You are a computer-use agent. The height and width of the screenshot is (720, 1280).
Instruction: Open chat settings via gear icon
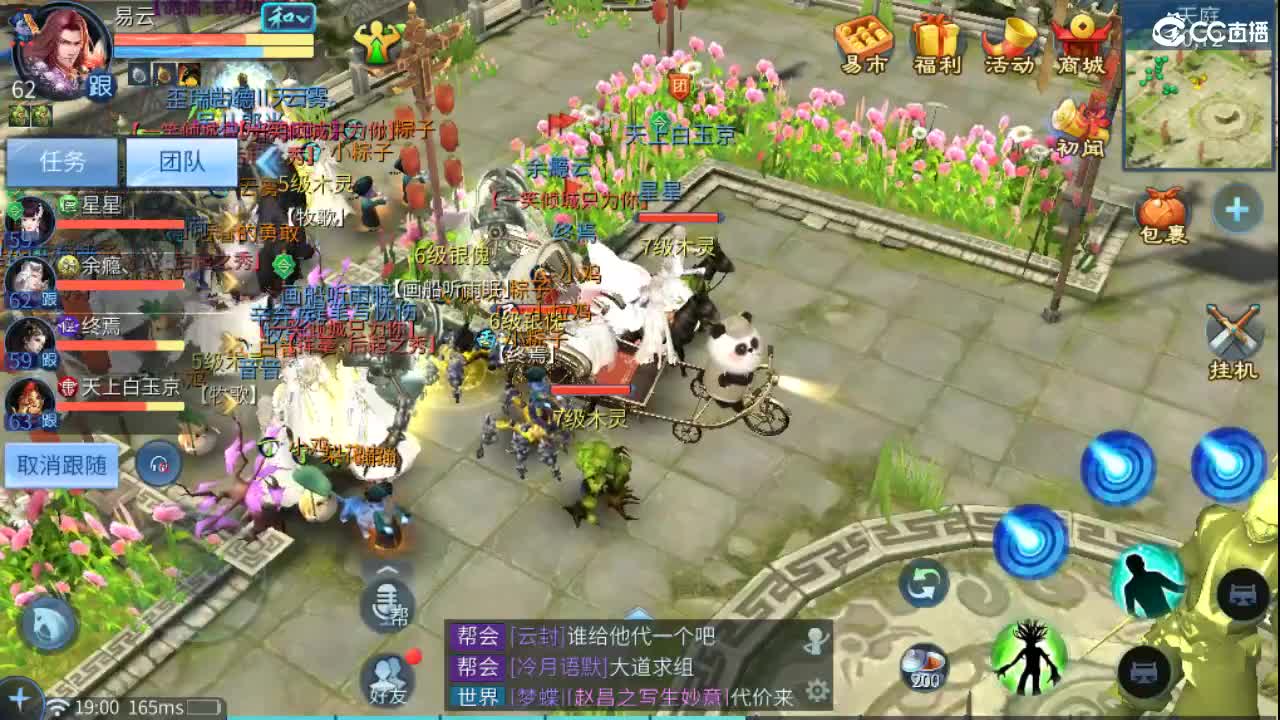pos(817,690)
